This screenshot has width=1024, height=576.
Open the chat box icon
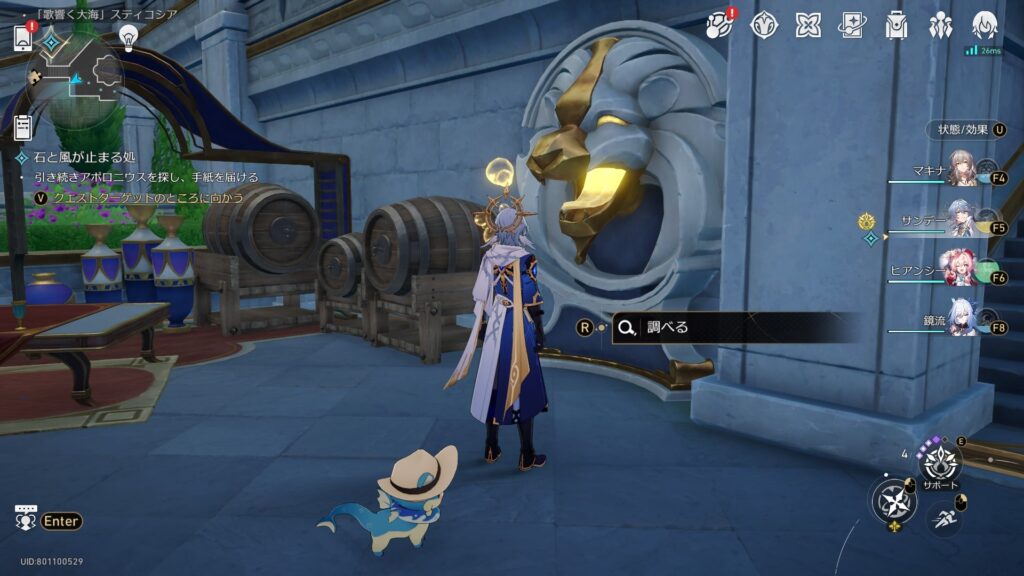(26, 519)
